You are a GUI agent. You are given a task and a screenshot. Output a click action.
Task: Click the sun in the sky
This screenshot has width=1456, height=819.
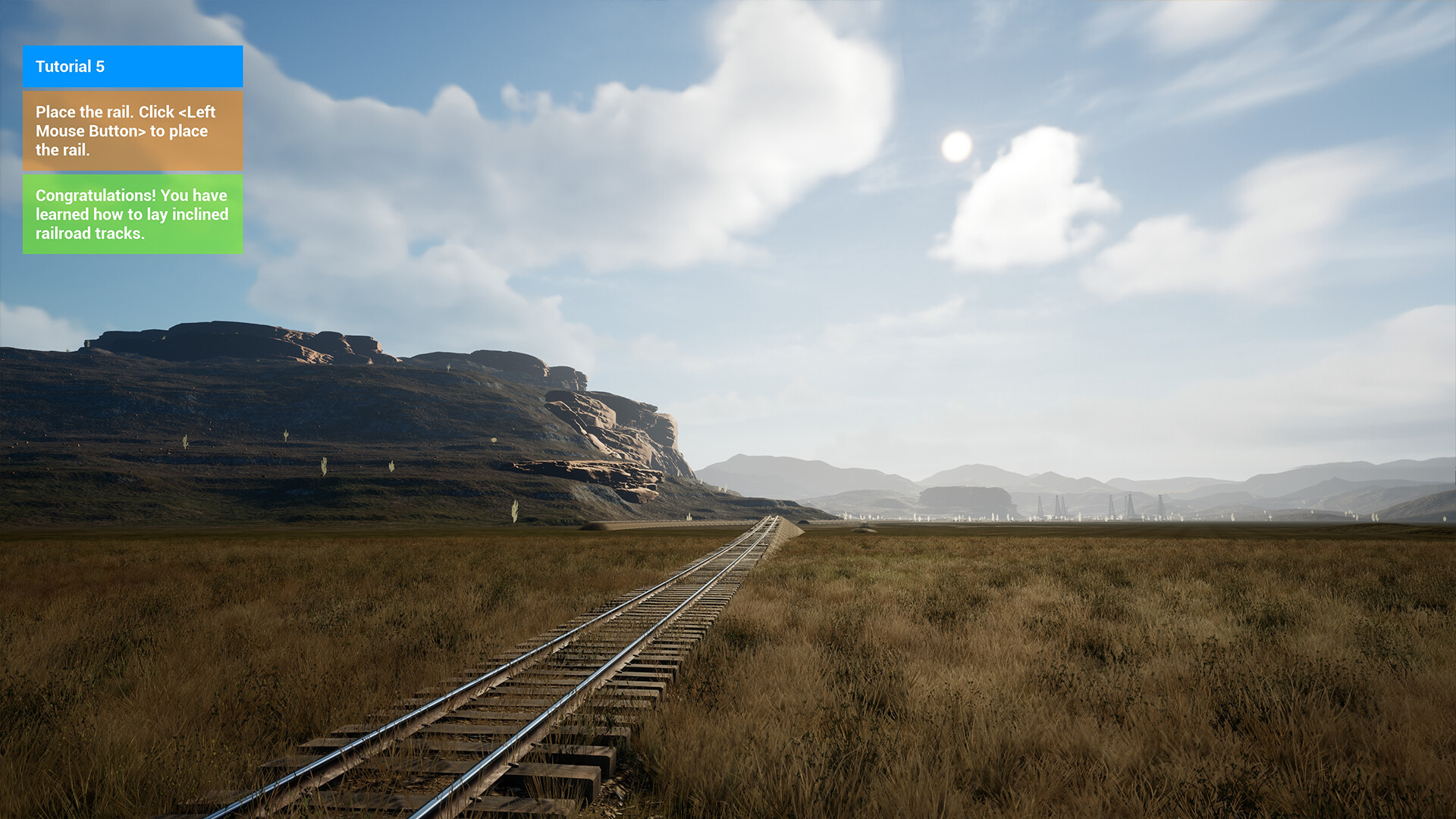pos(957,146)
